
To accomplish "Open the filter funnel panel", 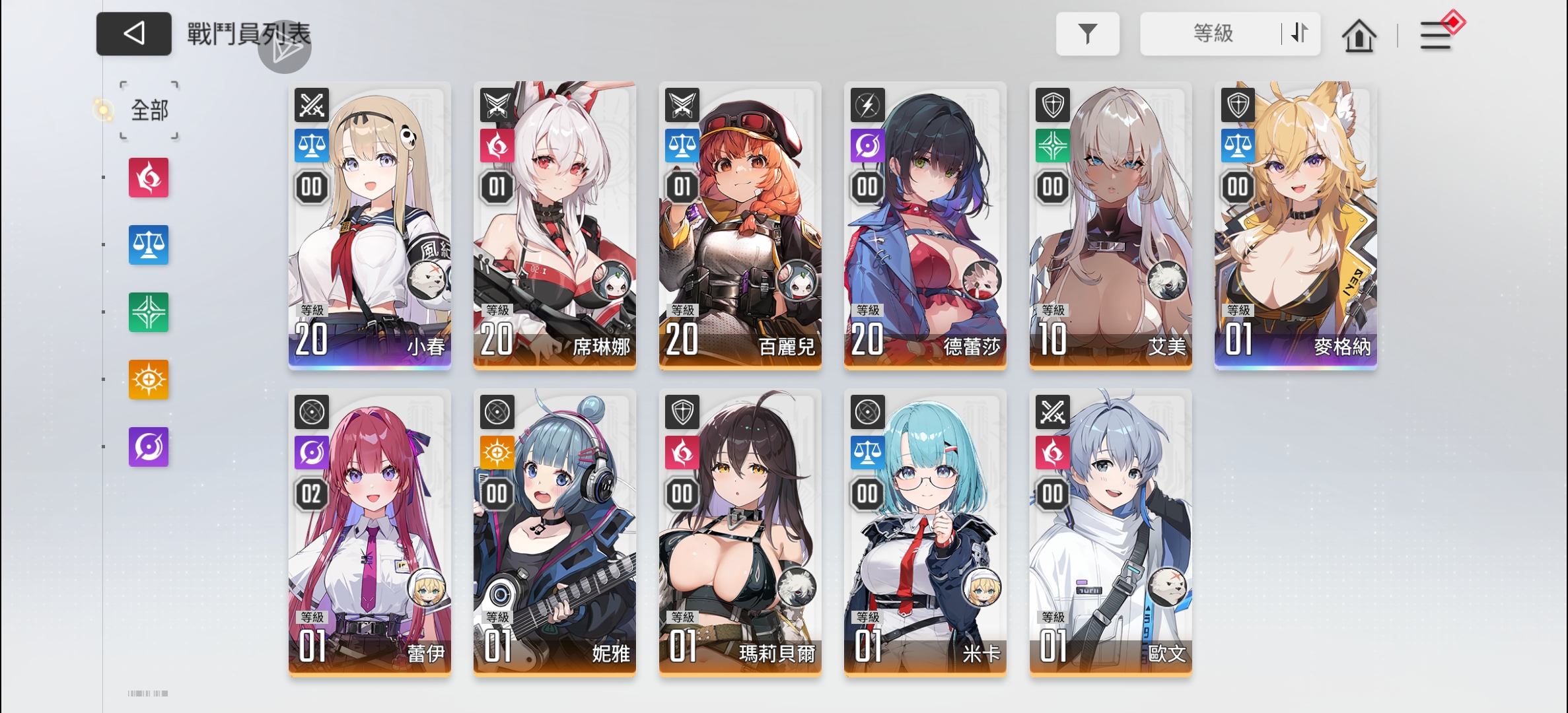I will [1087, 34].
